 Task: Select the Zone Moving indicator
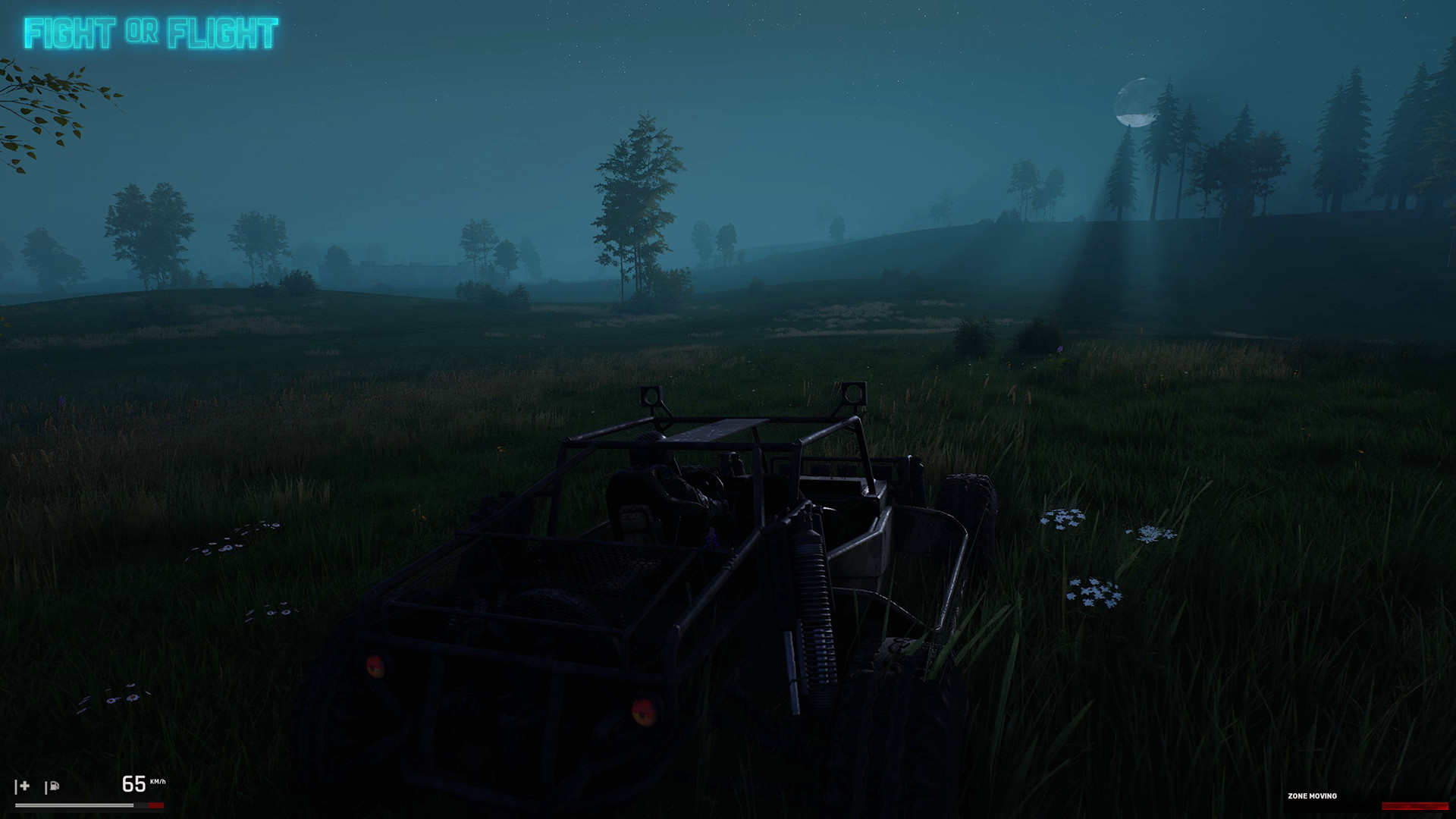click(x=1312, y=796)
